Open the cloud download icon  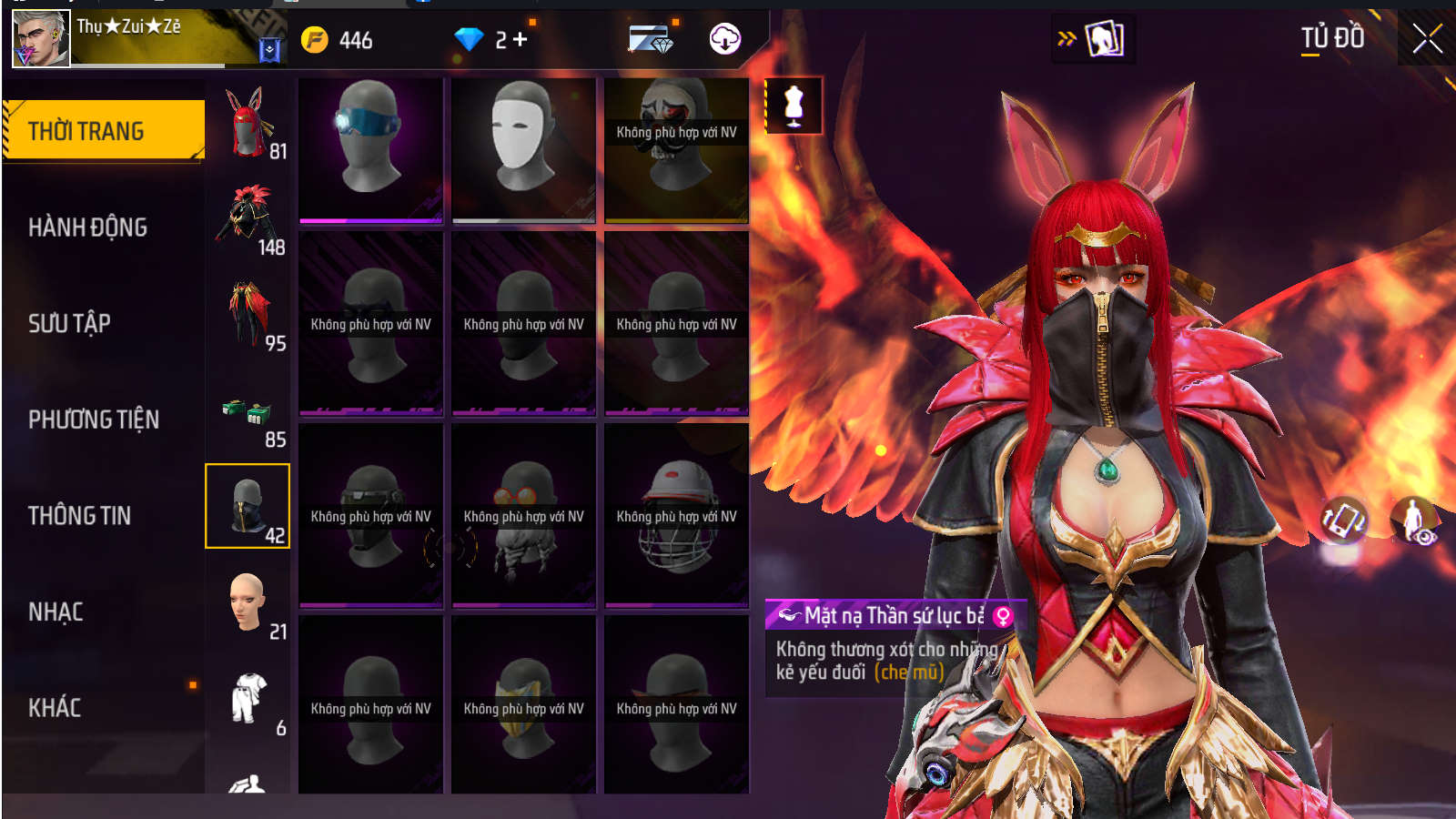[x=724, y=39]
